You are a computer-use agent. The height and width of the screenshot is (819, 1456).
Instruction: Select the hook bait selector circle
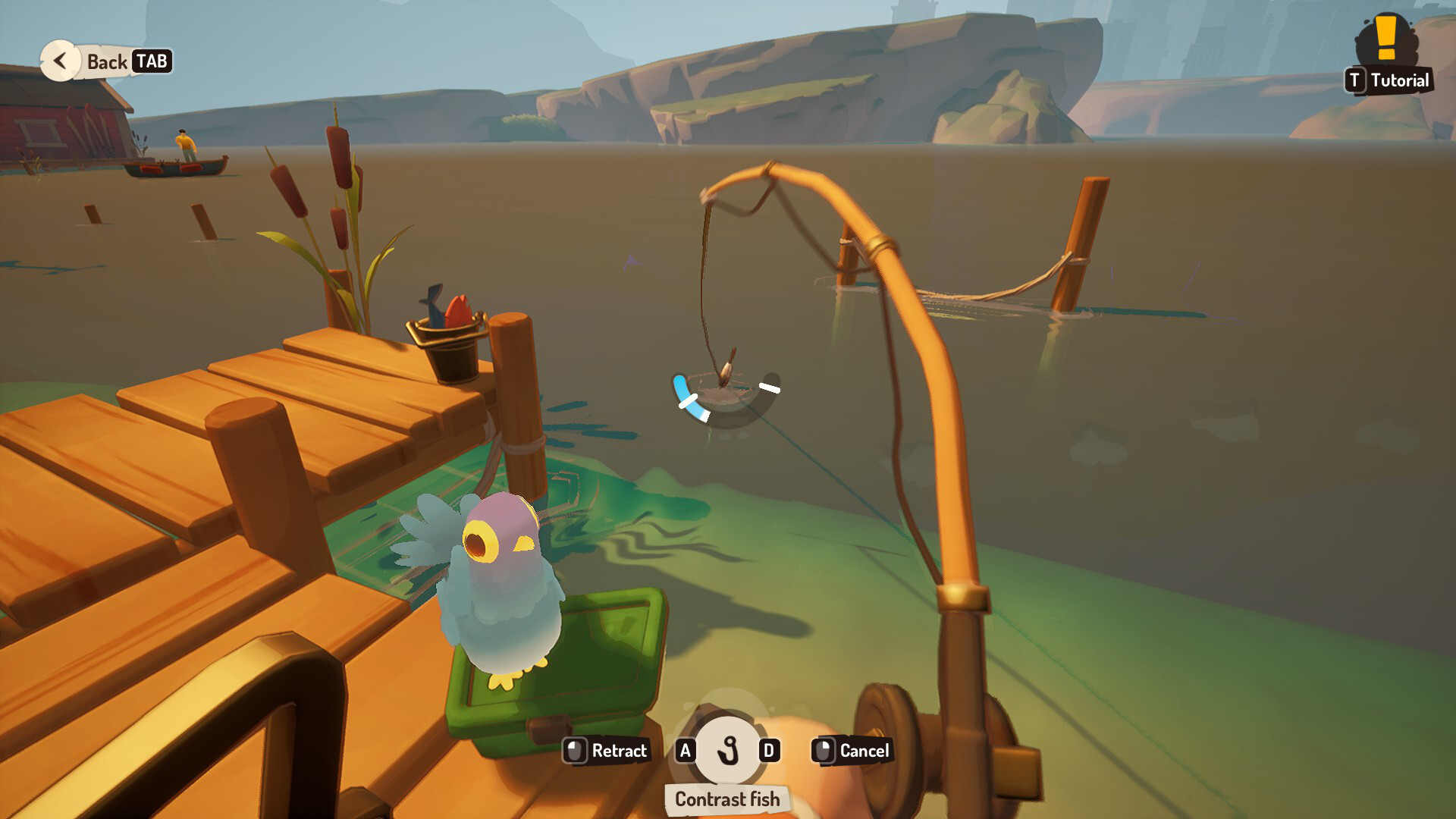tap(727, 750)
